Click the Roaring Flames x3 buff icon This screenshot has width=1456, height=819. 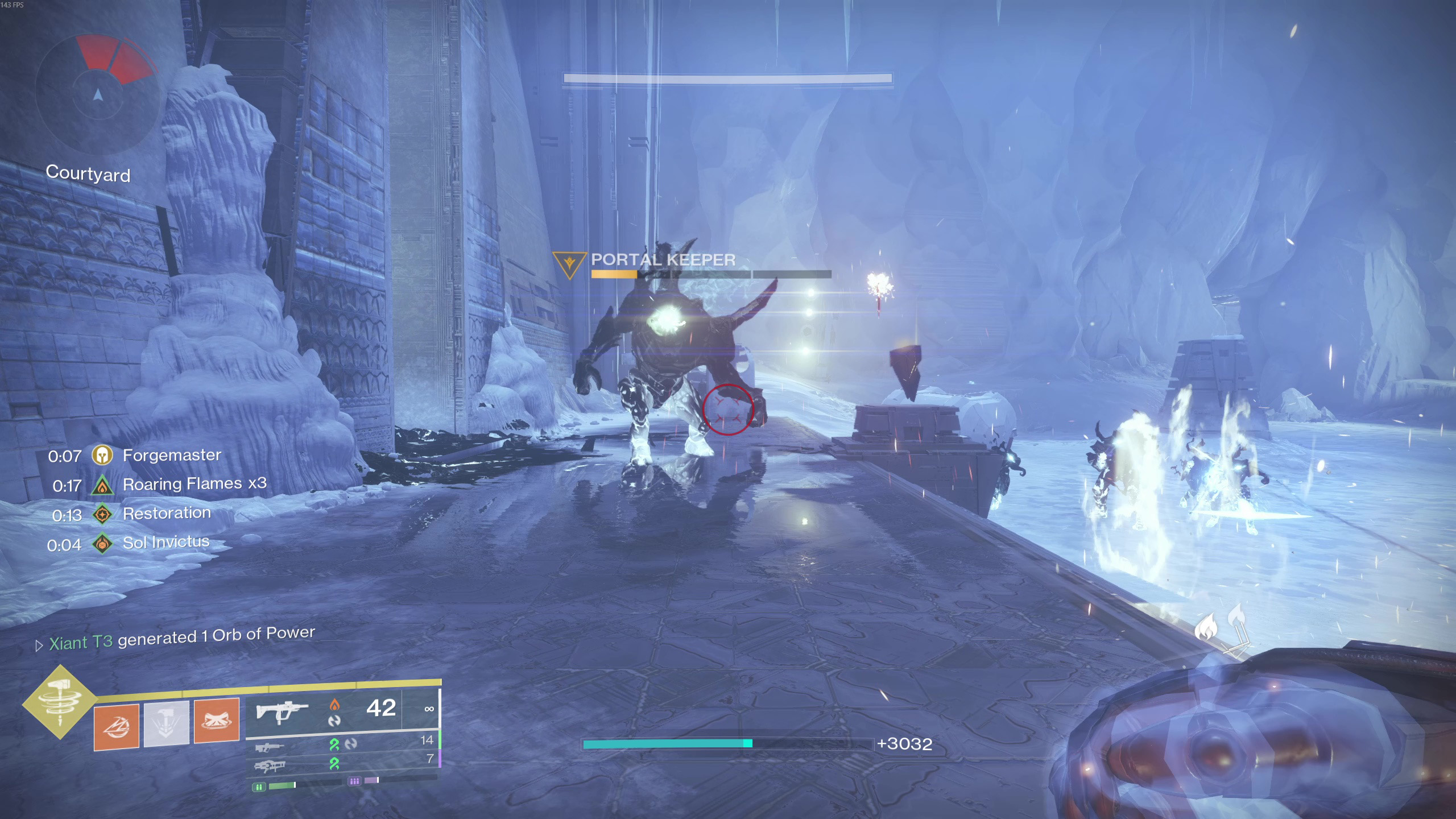[x=102, y=485]
